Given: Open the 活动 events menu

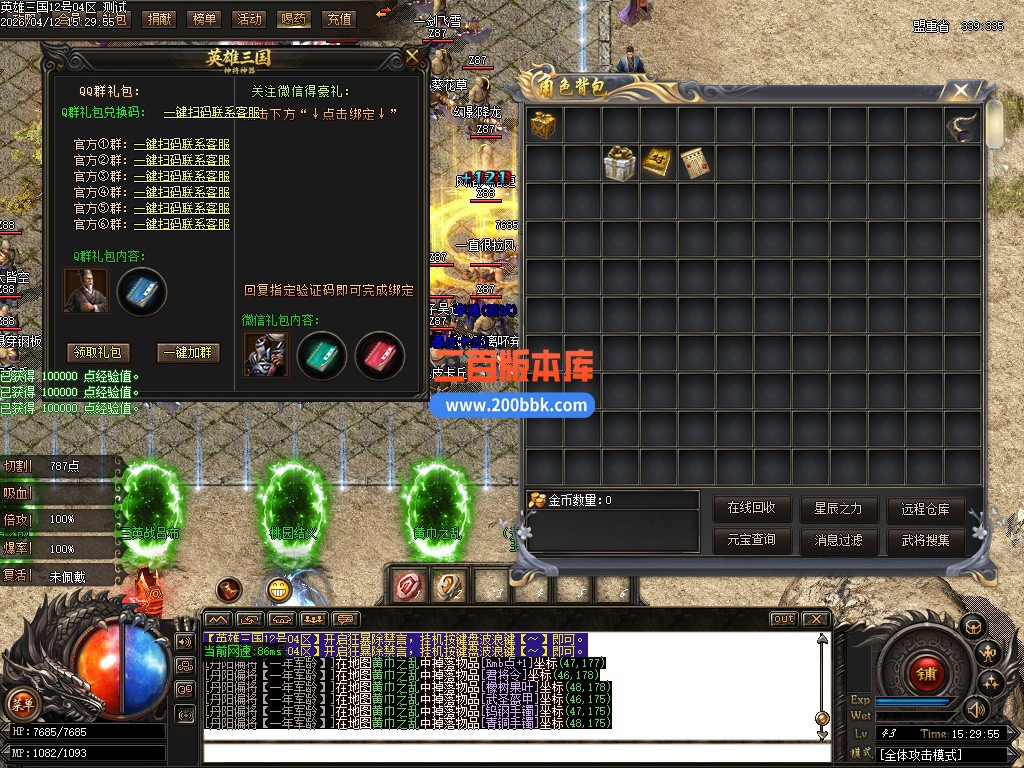Looking at the screenshot, I should pos(247,18).
